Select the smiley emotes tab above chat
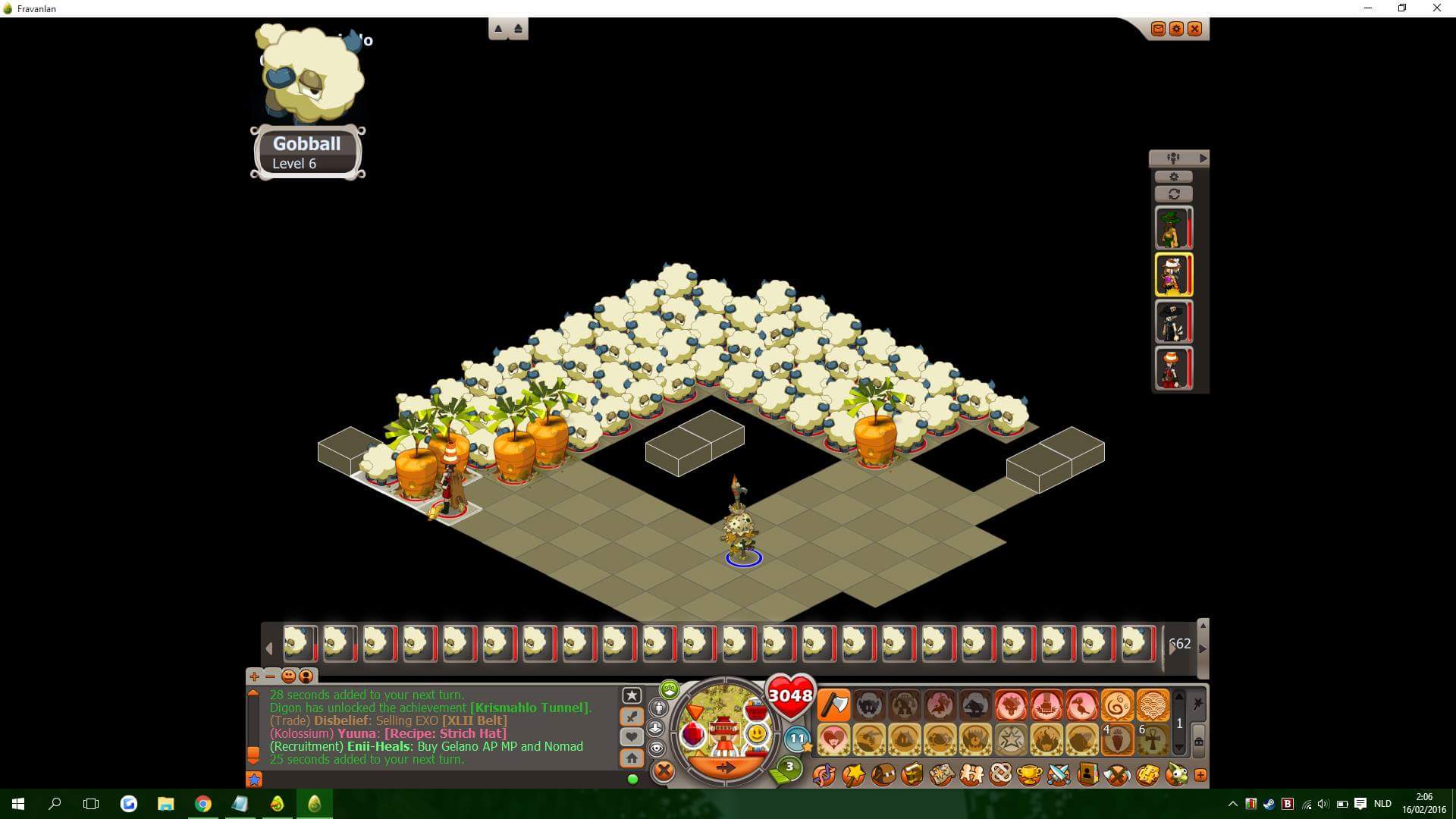1456x819 pixels. (x=288, y=676)
